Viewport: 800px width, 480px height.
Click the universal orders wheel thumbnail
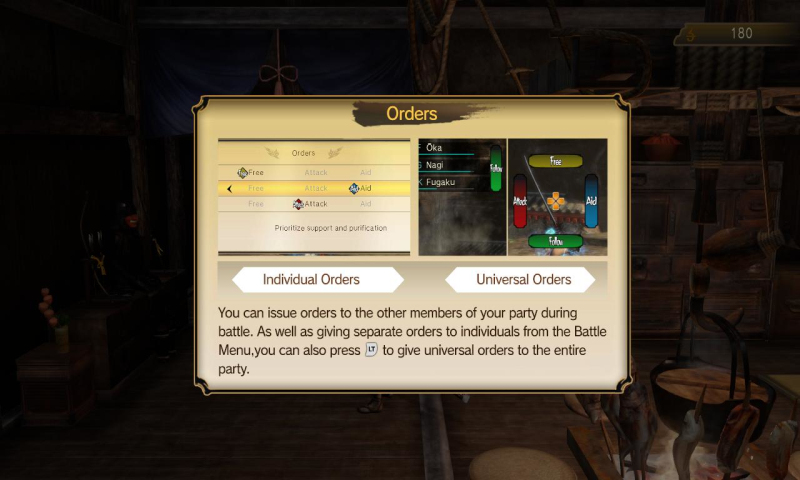tap(556, 197)
